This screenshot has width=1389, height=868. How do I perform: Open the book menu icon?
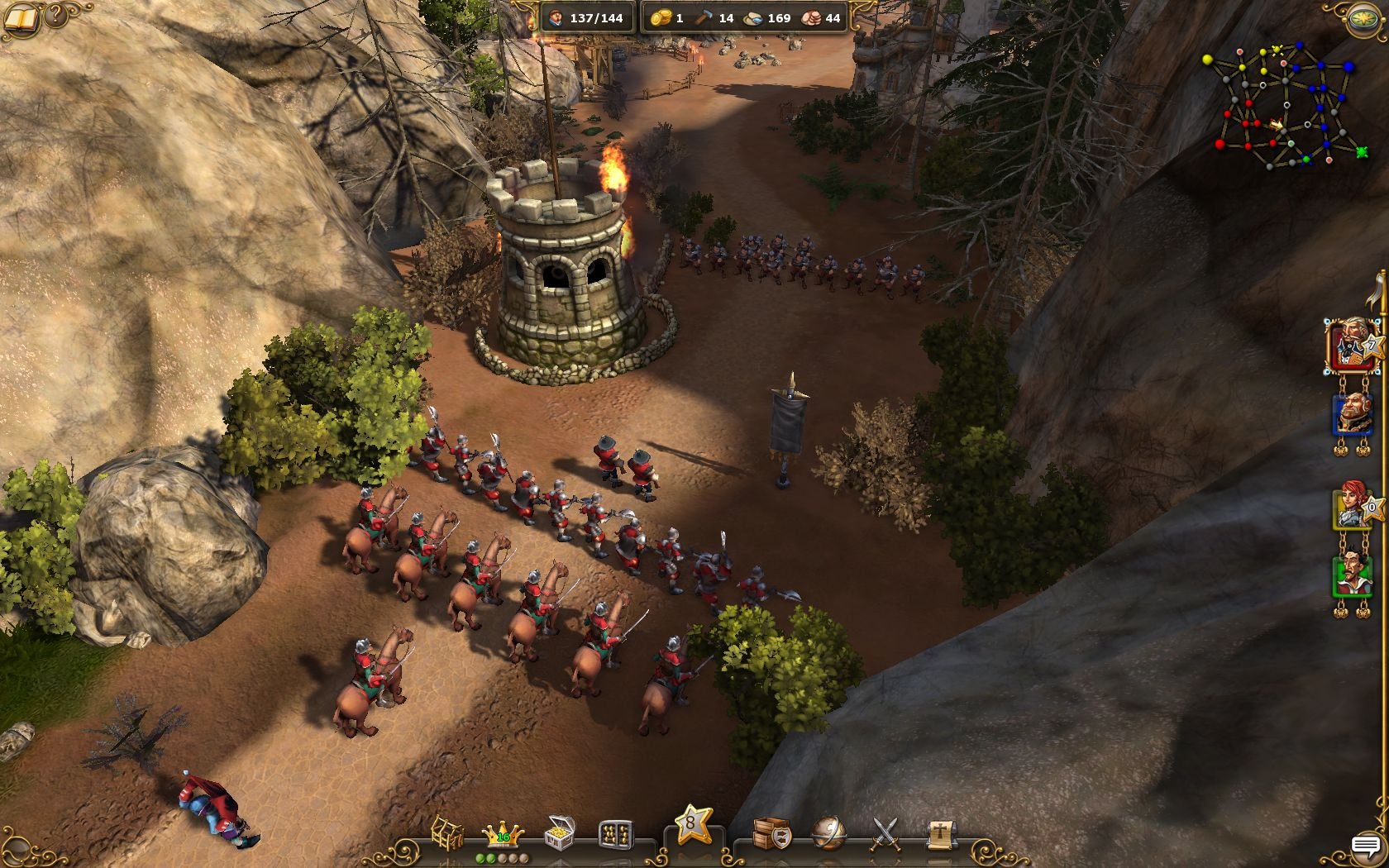pyautogui.click(x=21, y=17)
